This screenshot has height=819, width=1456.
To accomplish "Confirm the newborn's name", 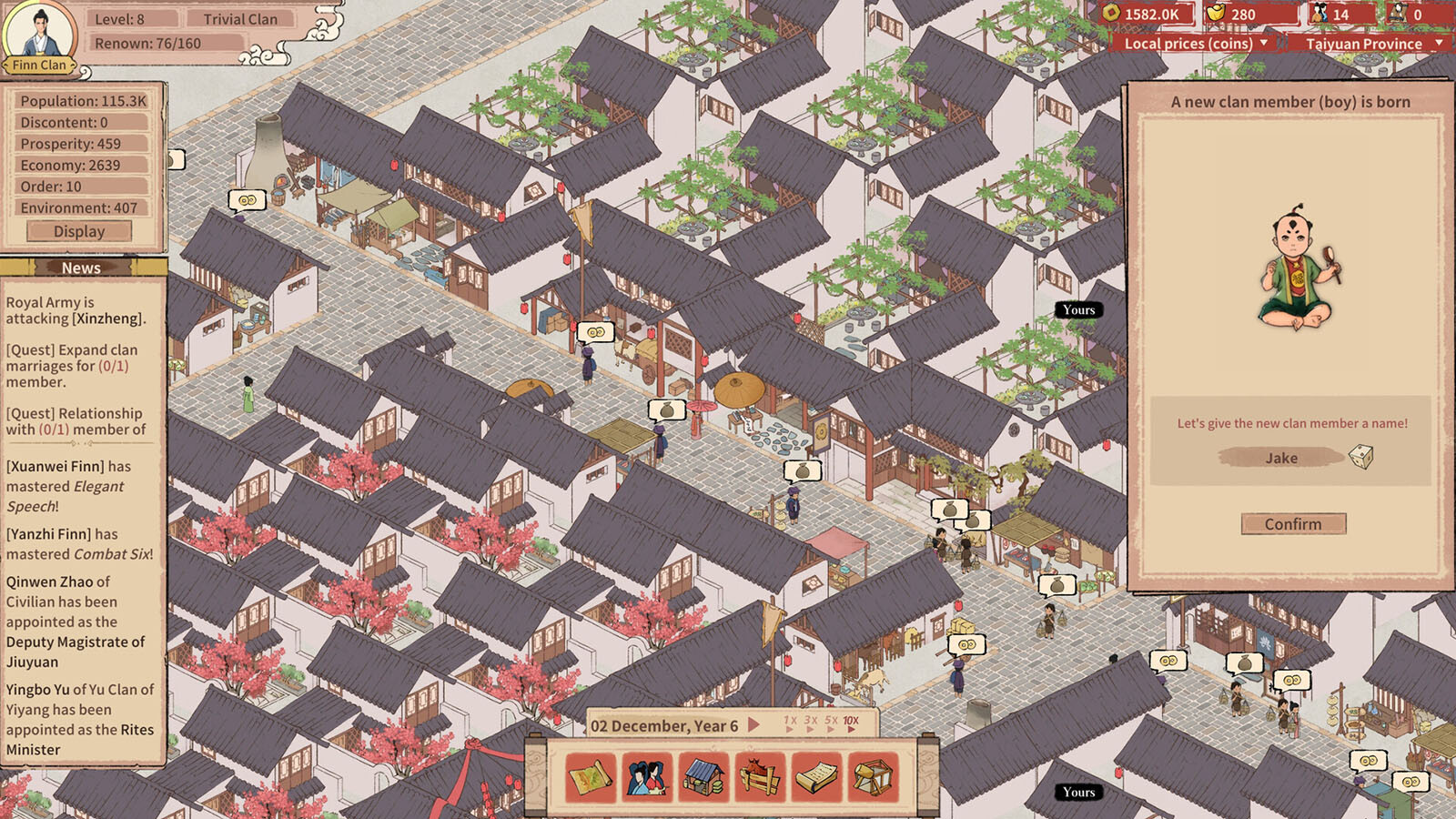I will coord(1293,524).
